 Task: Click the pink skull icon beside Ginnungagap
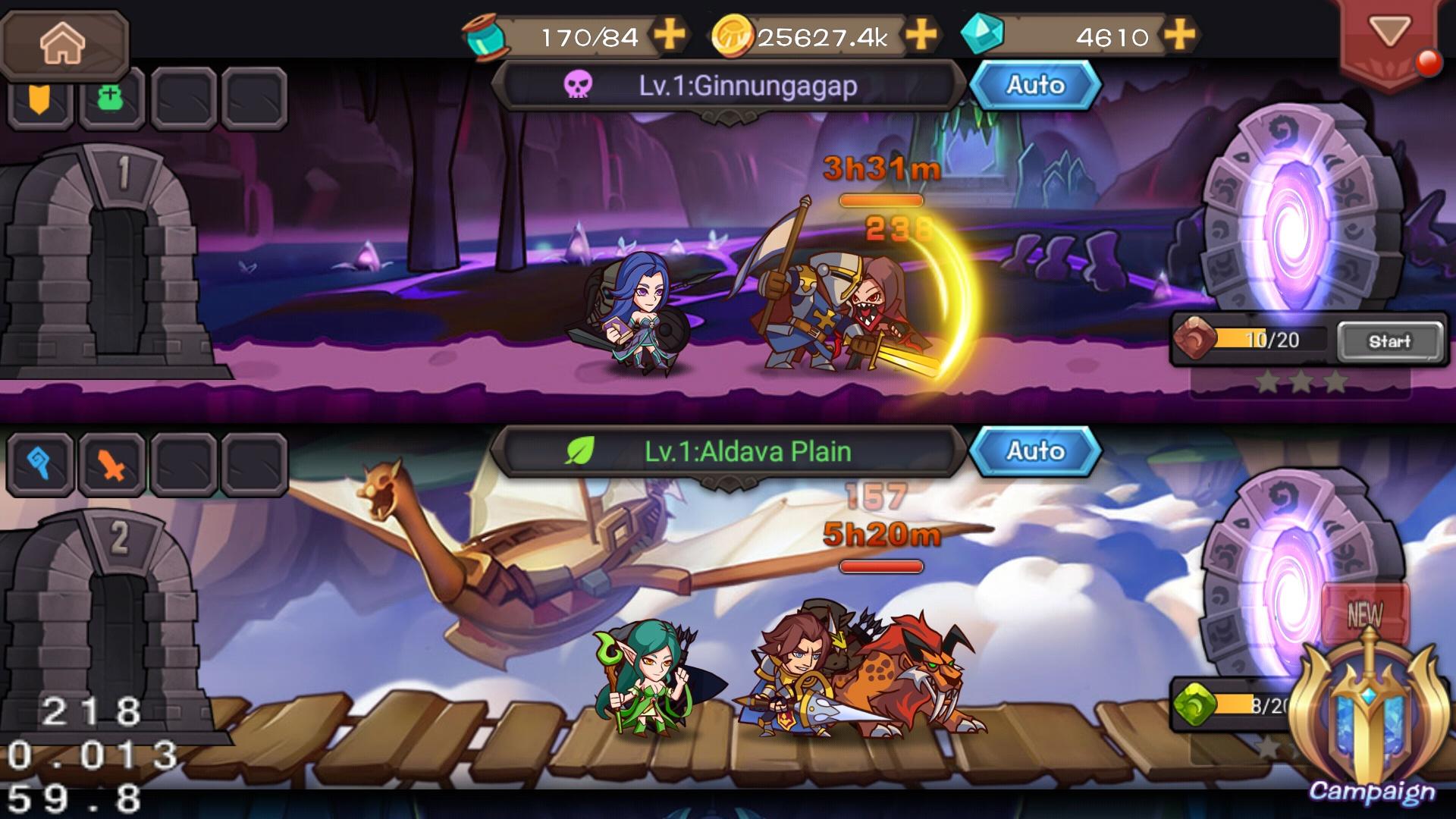coord(579,86)
